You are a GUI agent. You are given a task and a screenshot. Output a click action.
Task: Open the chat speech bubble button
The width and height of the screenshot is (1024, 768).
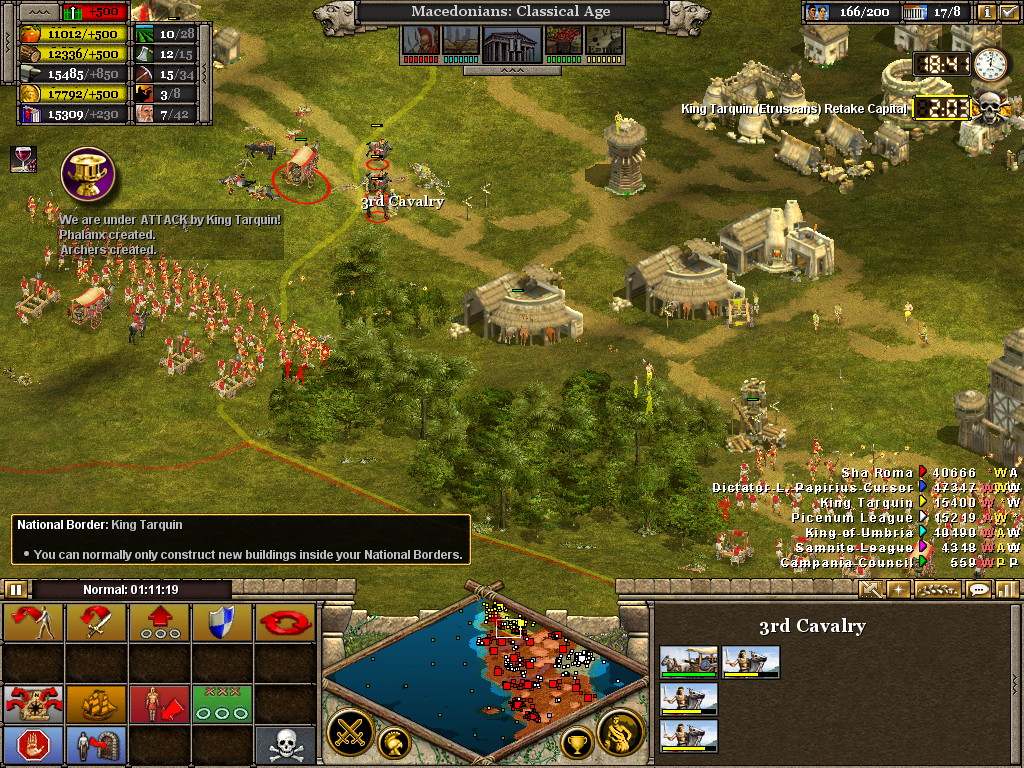pos(979,589)
